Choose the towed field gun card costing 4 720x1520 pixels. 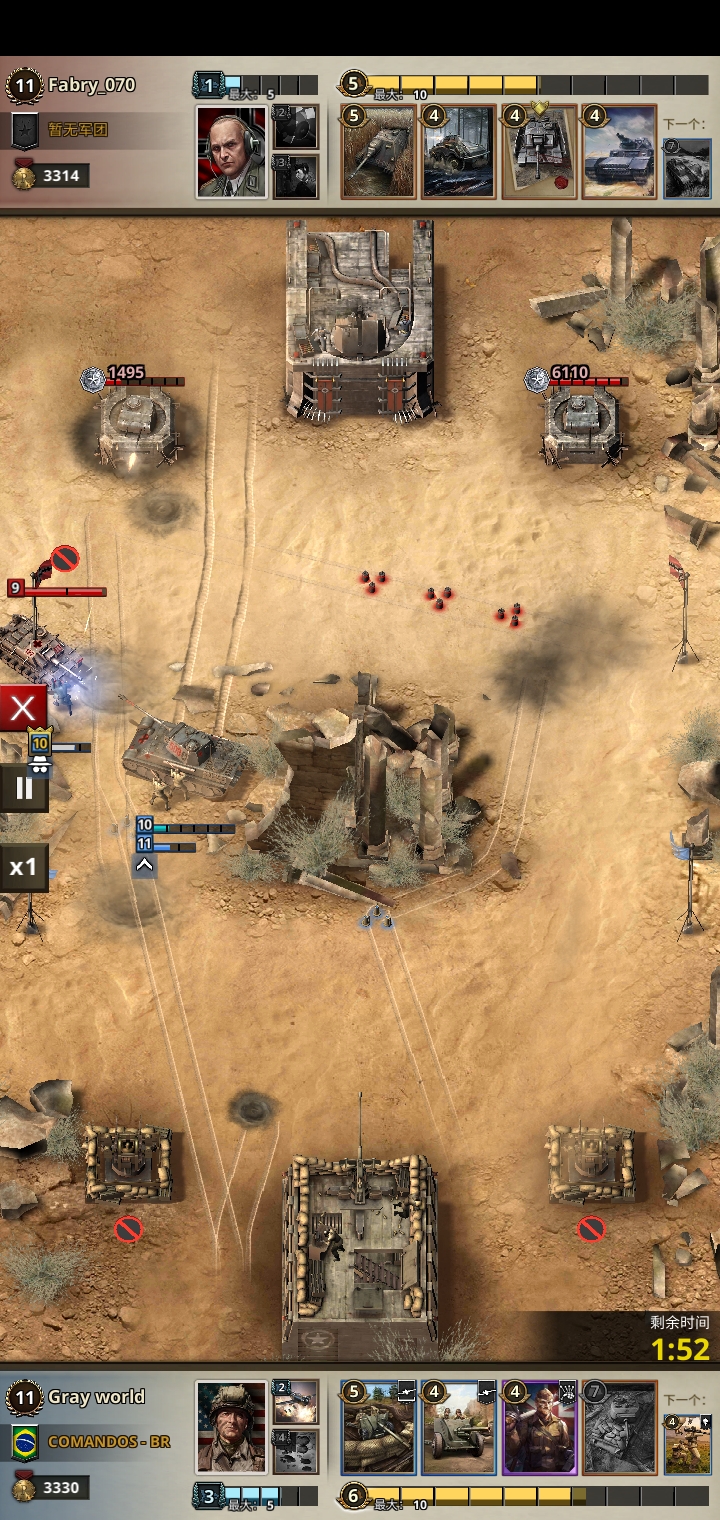[x=458, y=1428]
